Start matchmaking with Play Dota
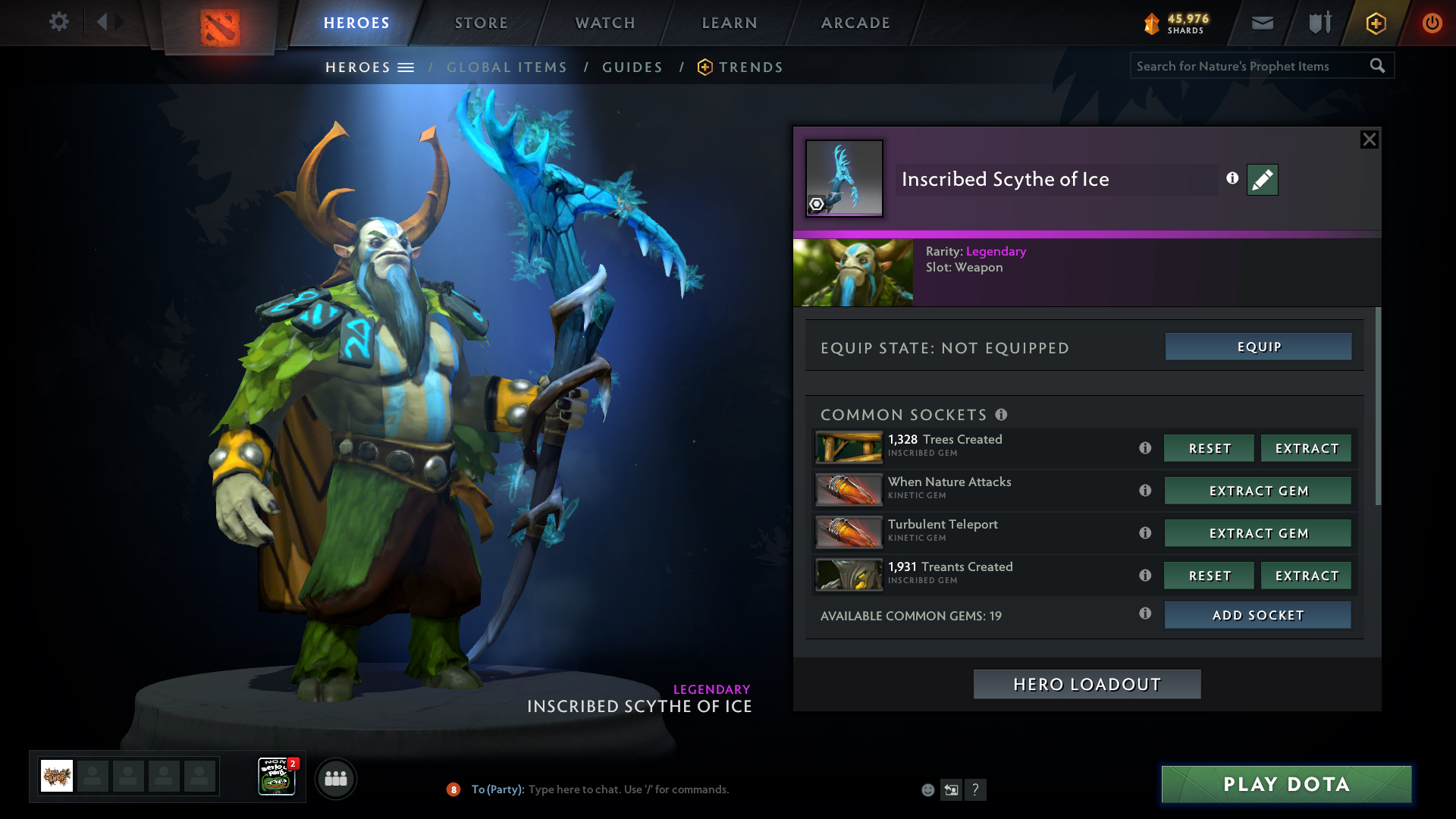The width and height of the screenshot is (1456, 819). 1286,784
